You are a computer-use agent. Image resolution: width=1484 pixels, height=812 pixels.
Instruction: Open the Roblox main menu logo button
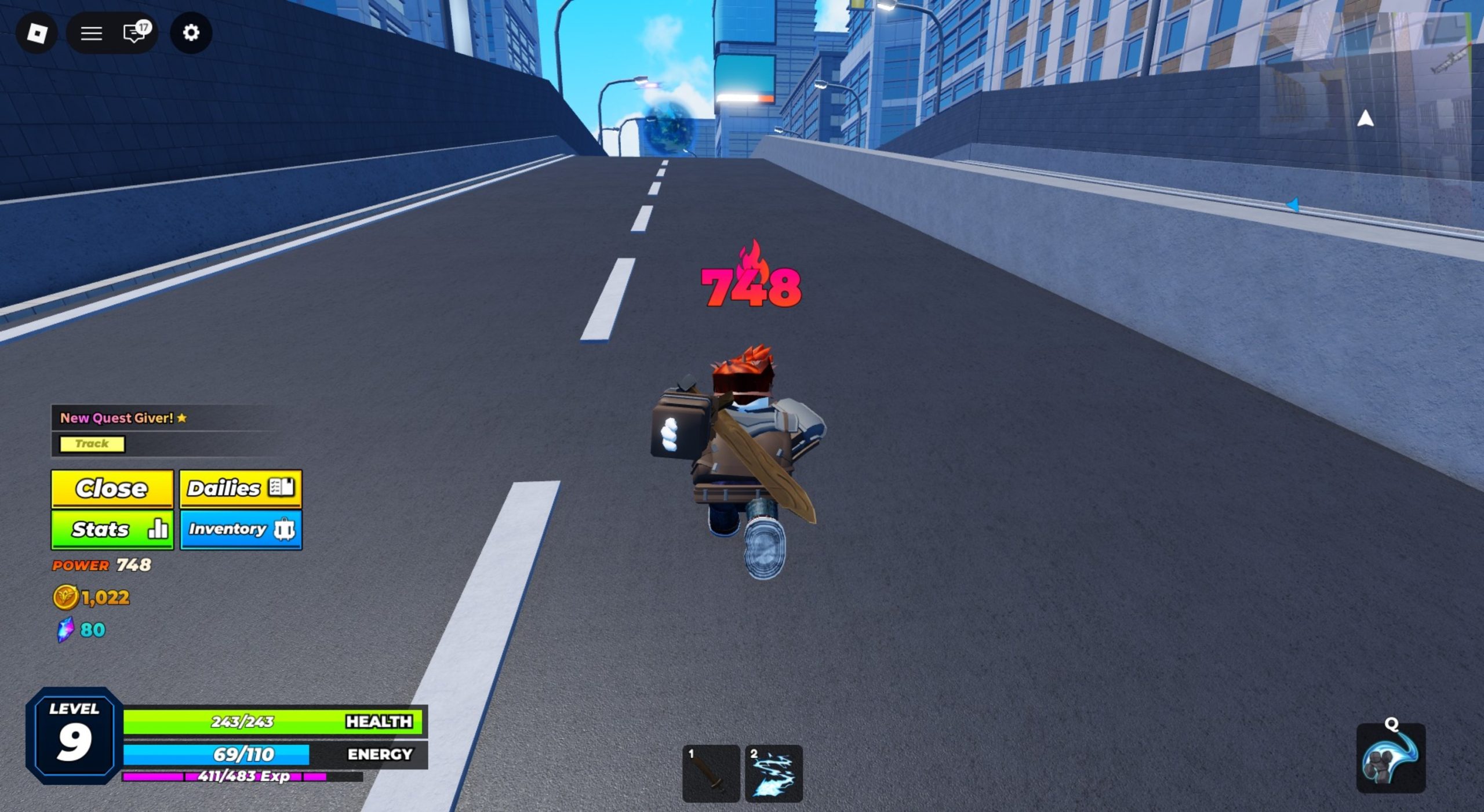(37, 33)
